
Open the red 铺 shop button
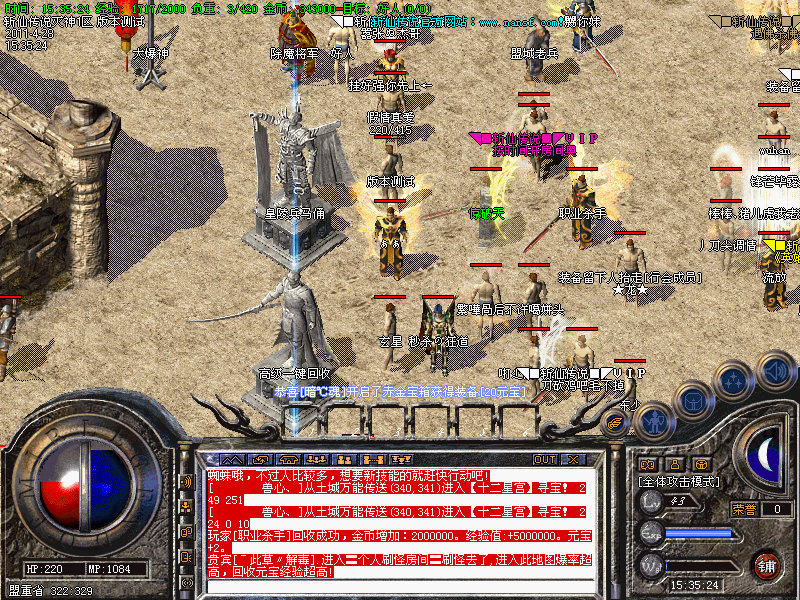(x=767, y=565)
